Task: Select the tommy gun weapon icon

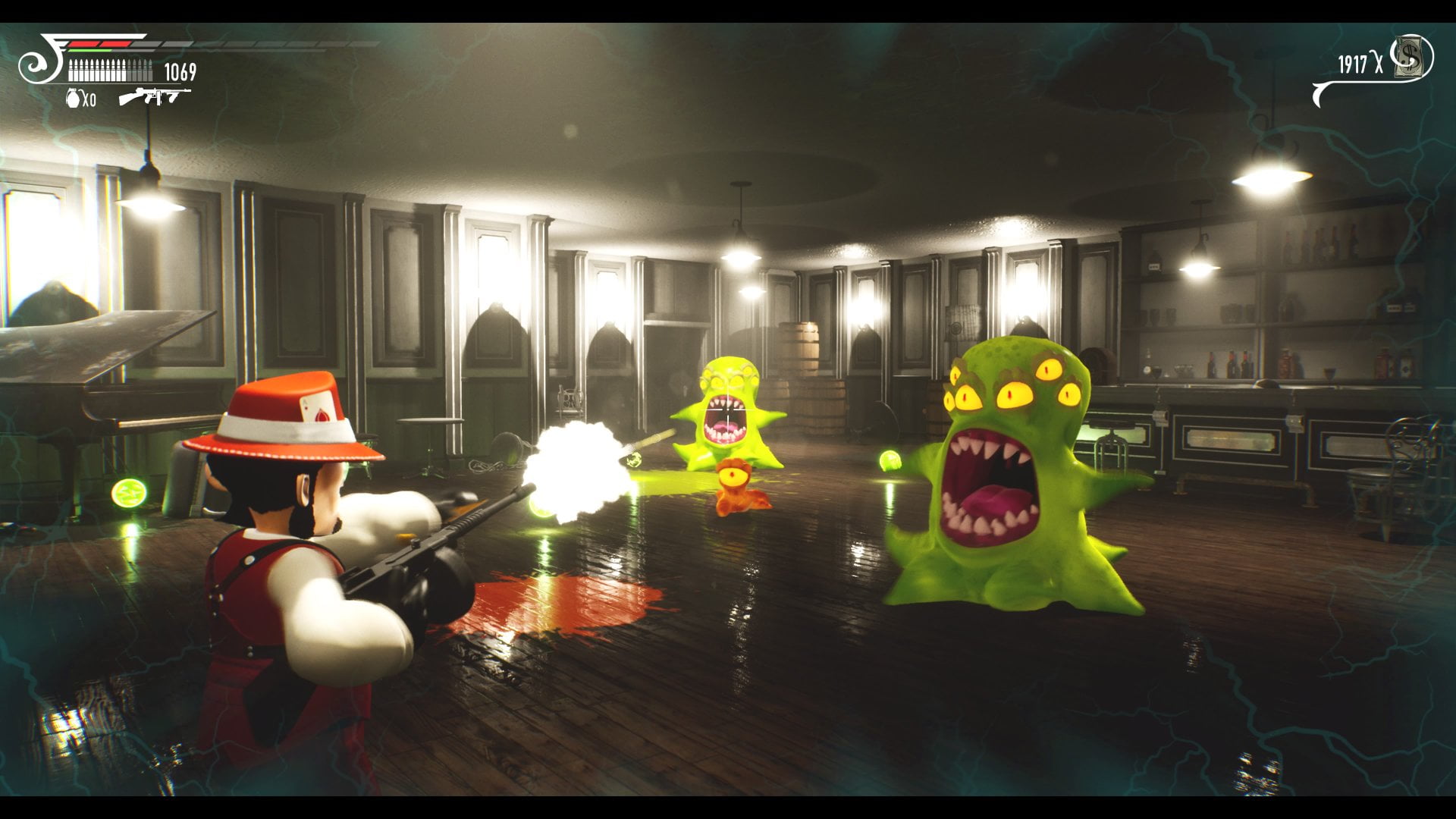Action: 154,96
